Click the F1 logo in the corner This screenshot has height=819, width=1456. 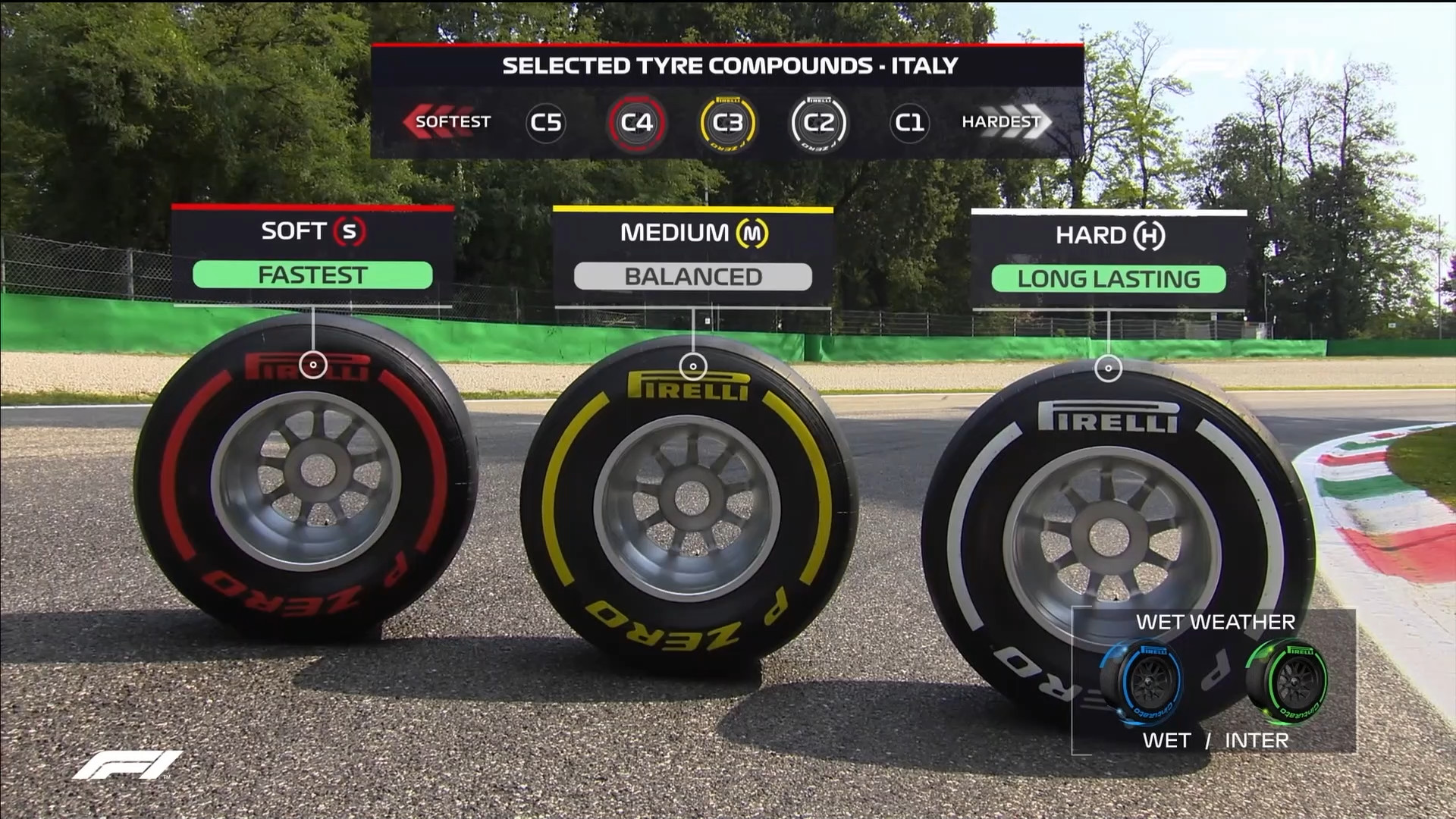pyautogui.click(x=127, y=764)
